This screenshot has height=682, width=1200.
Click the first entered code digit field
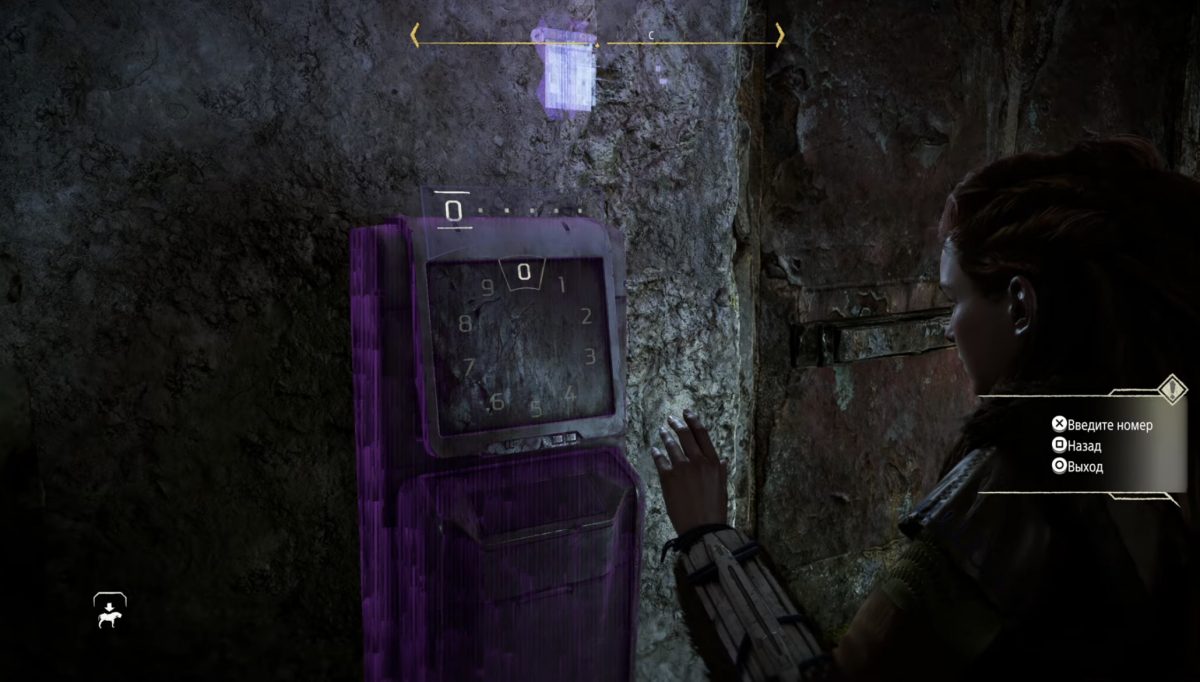[454, 211]
